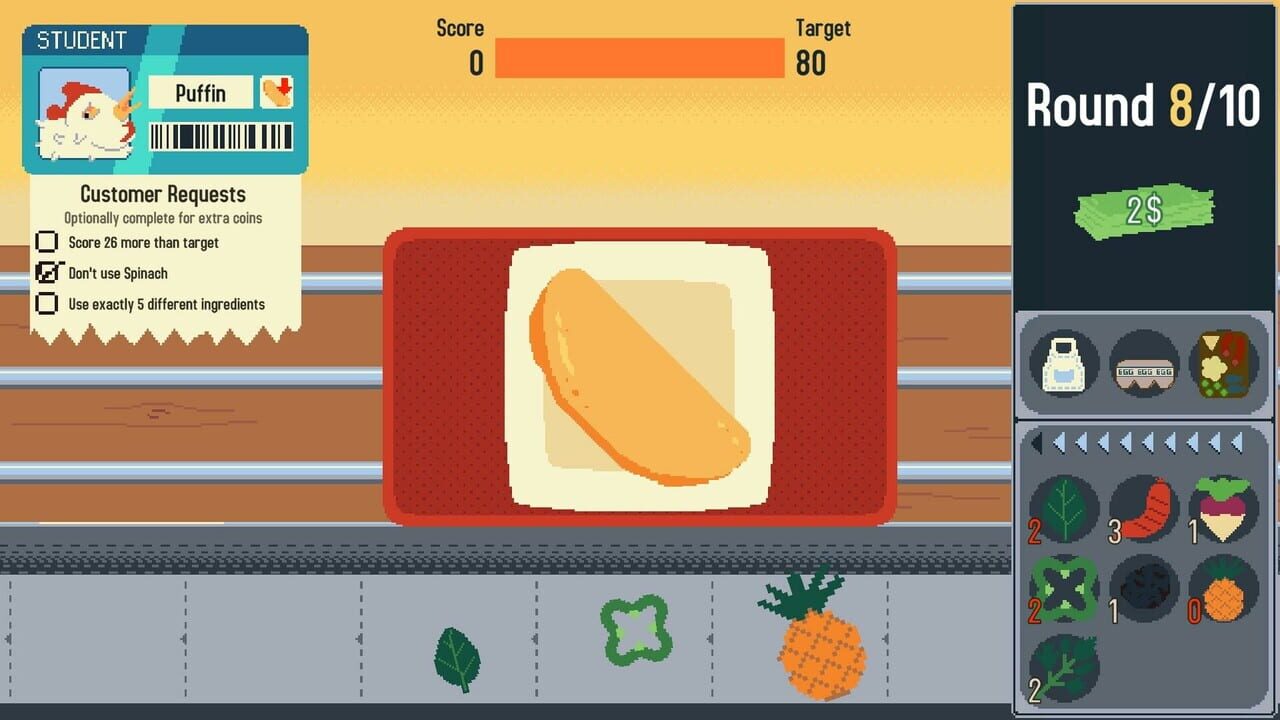
Task: Tick 'Use exactly 5 different ingredients' box
Action: tap(47, 304)
